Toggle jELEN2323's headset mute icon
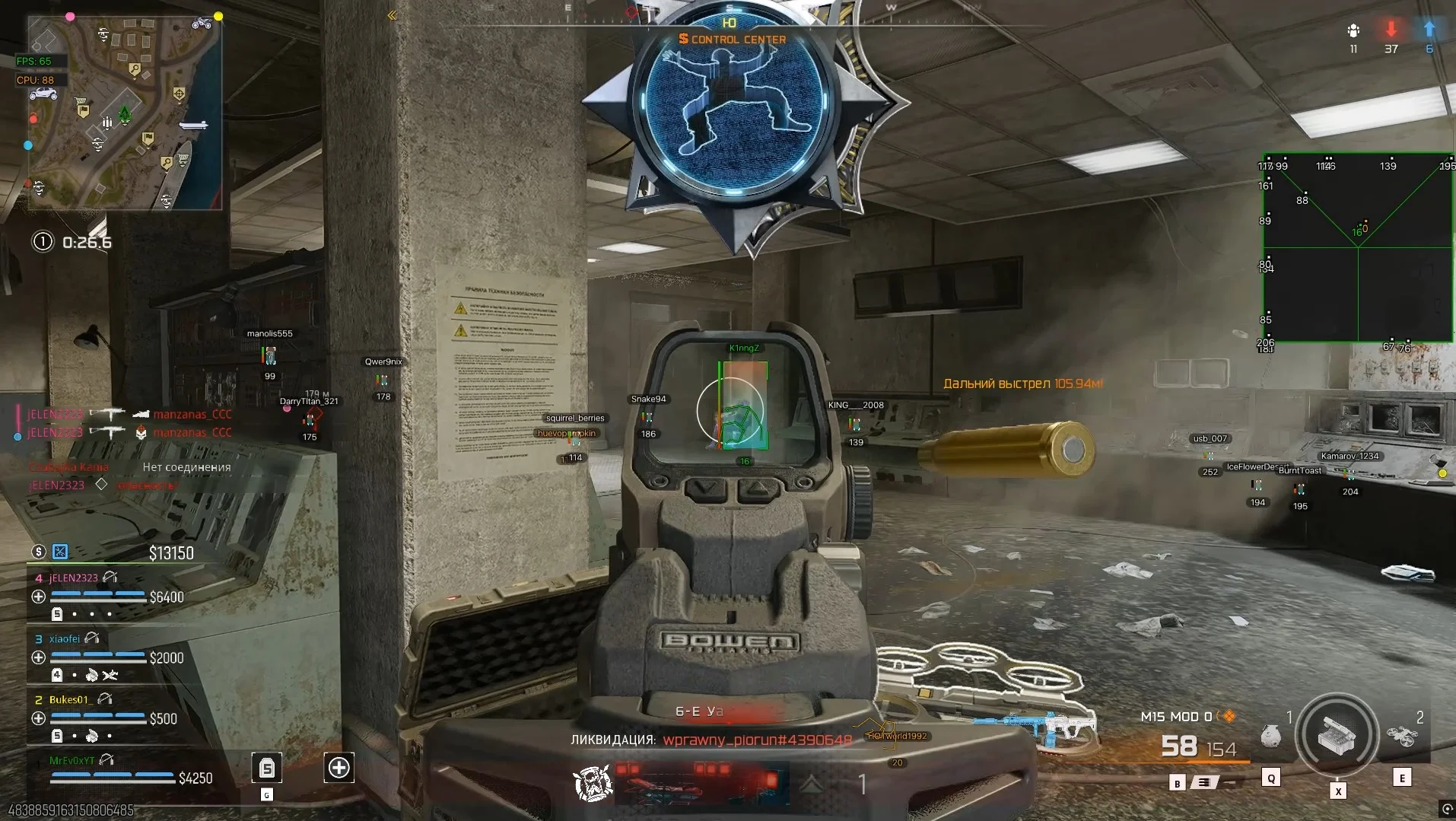The image size is (1456, 821). point(110,578)
